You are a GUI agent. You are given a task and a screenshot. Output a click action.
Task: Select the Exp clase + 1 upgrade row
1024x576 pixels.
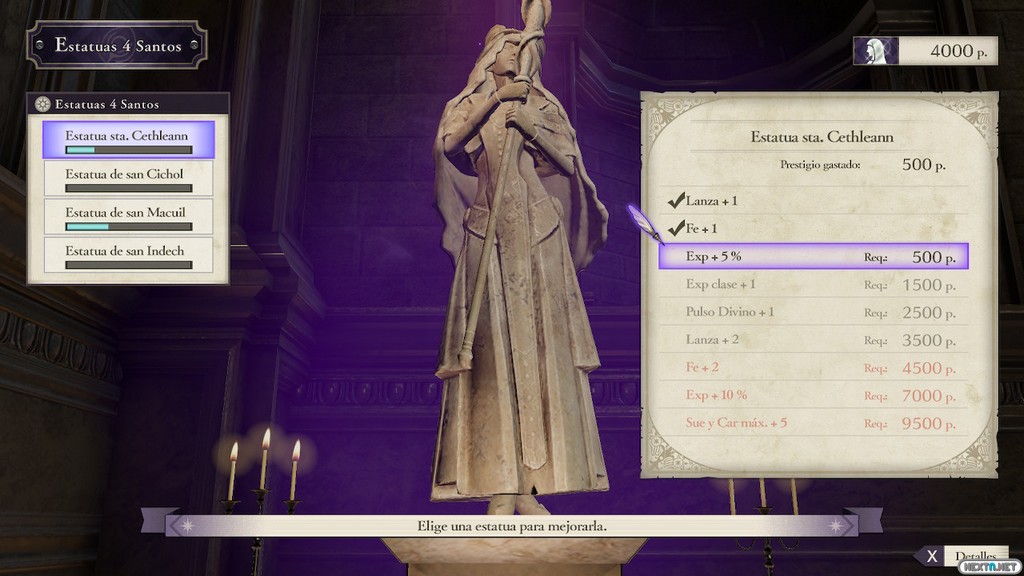tap(813, 285)
